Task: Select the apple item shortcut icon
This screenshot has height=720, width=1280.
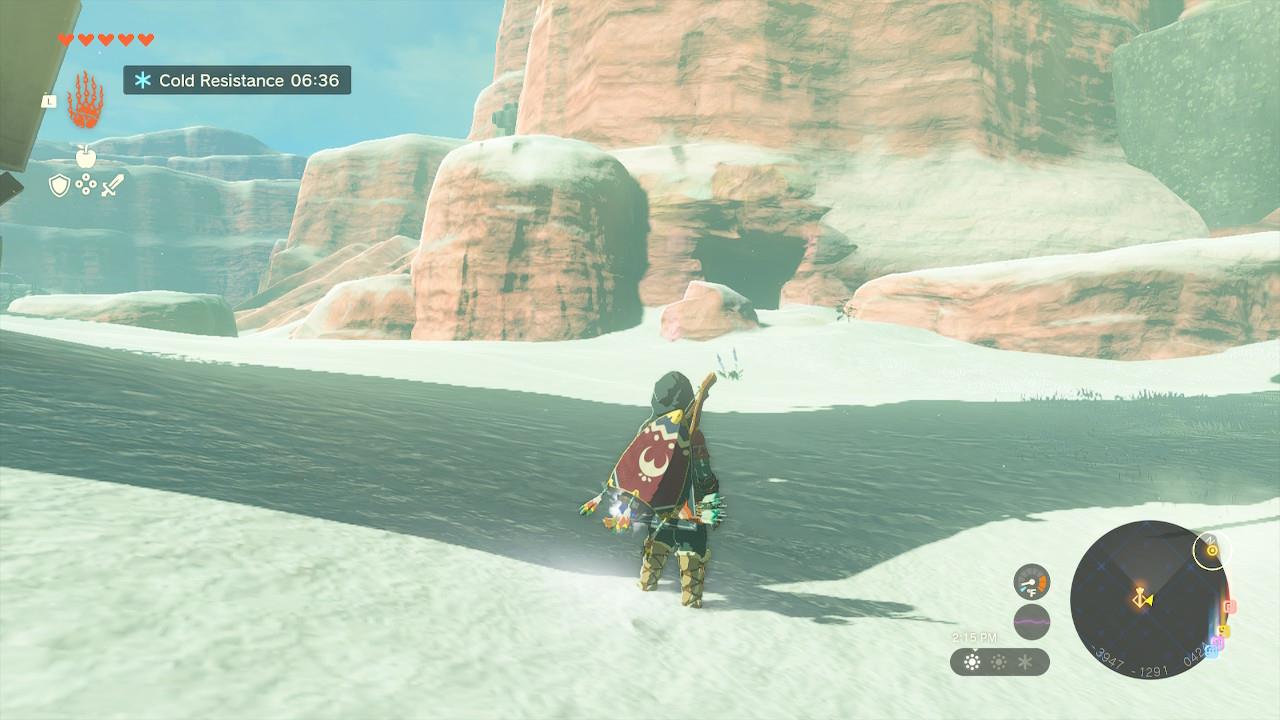Action: [85, 155]
